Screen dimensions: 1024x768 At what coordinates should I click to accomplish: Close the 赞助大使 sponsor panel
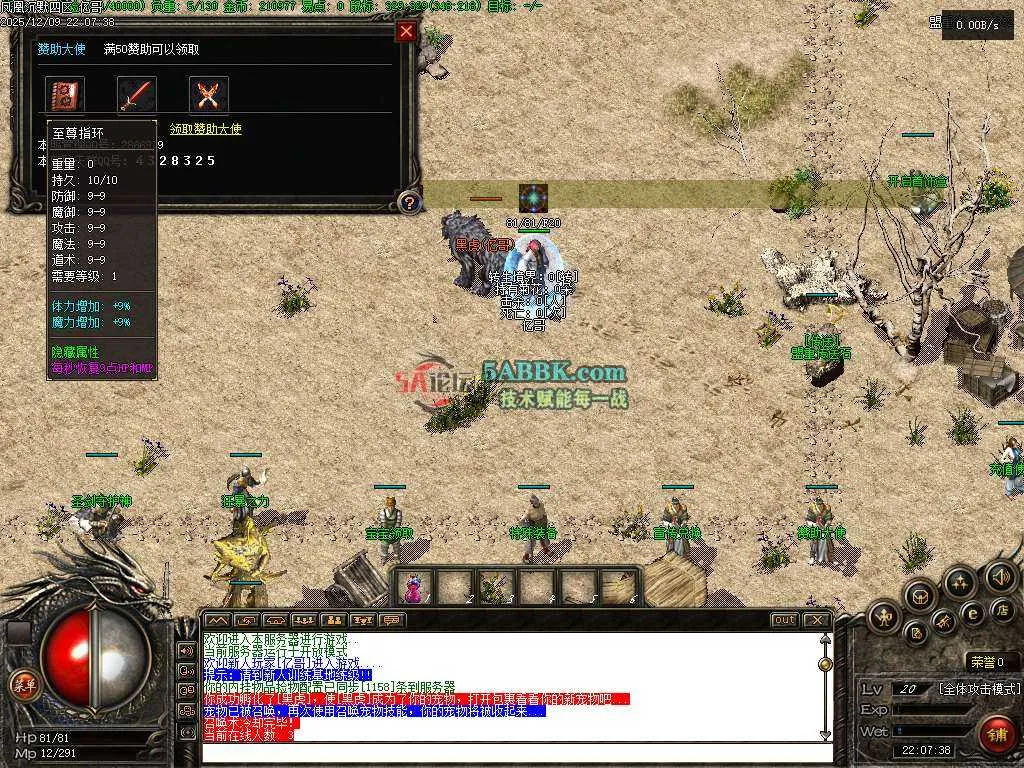406,31
